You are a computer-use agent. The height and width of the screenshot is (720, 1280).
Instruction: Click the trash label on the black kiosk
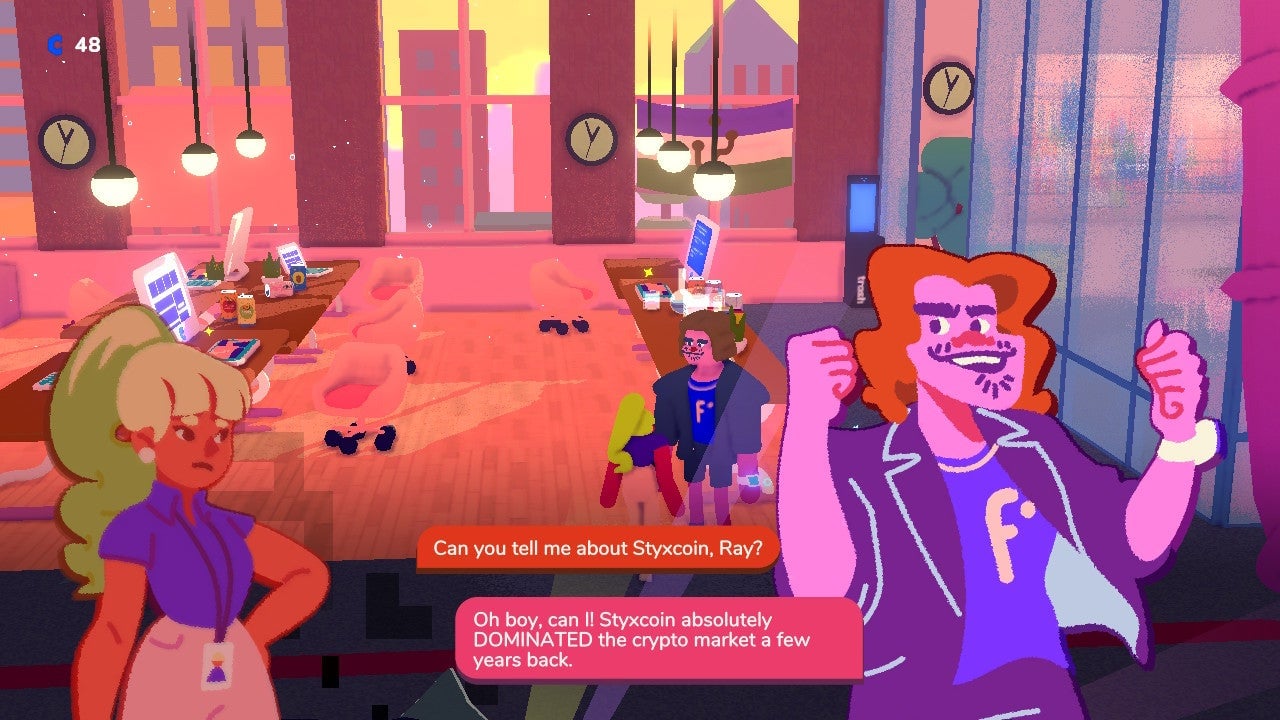point(858,286)
